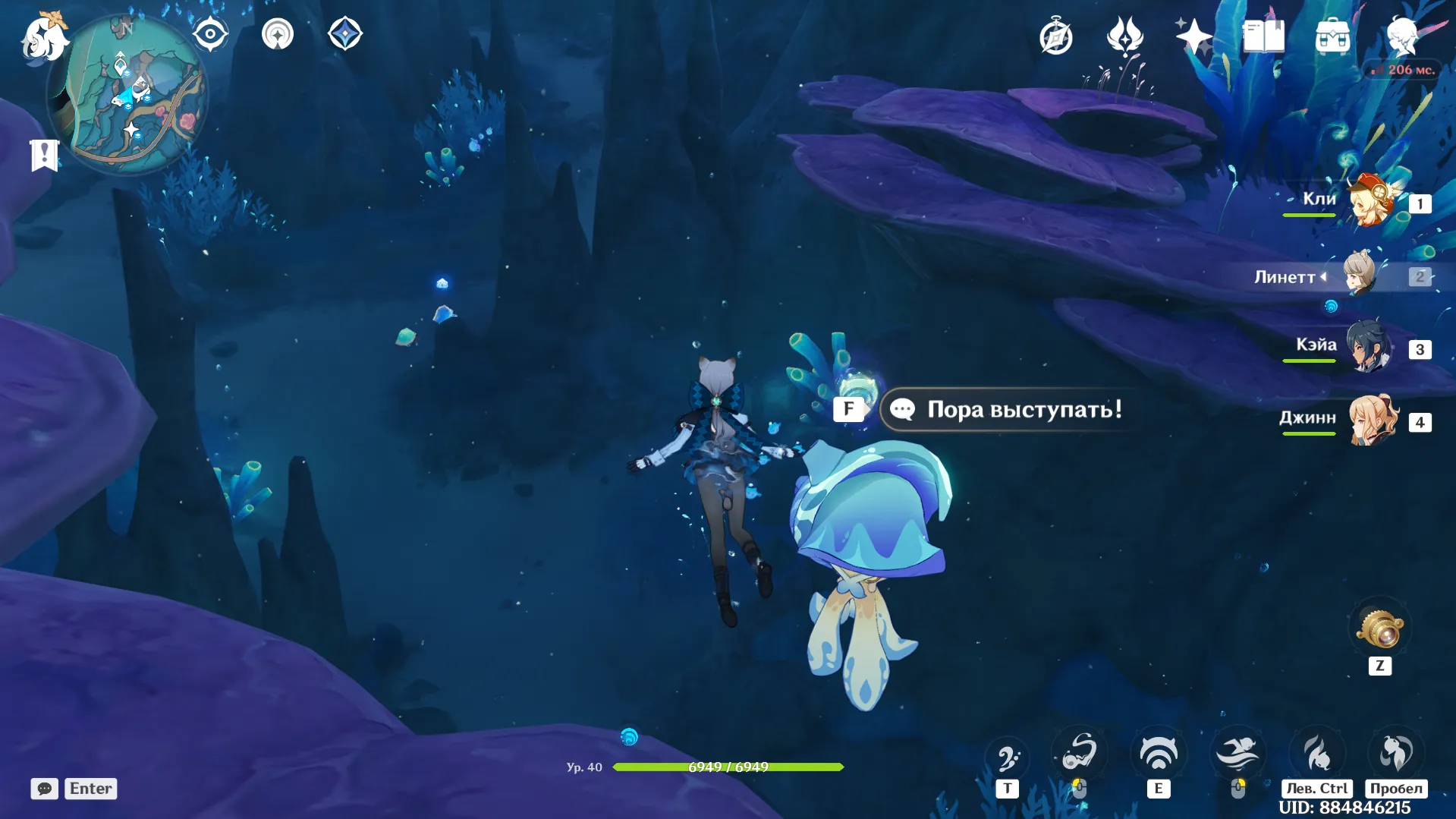Screen dimensions: 1456x819
Task: Activate the ascend ability above Пробел
Action: [1395, 754]
